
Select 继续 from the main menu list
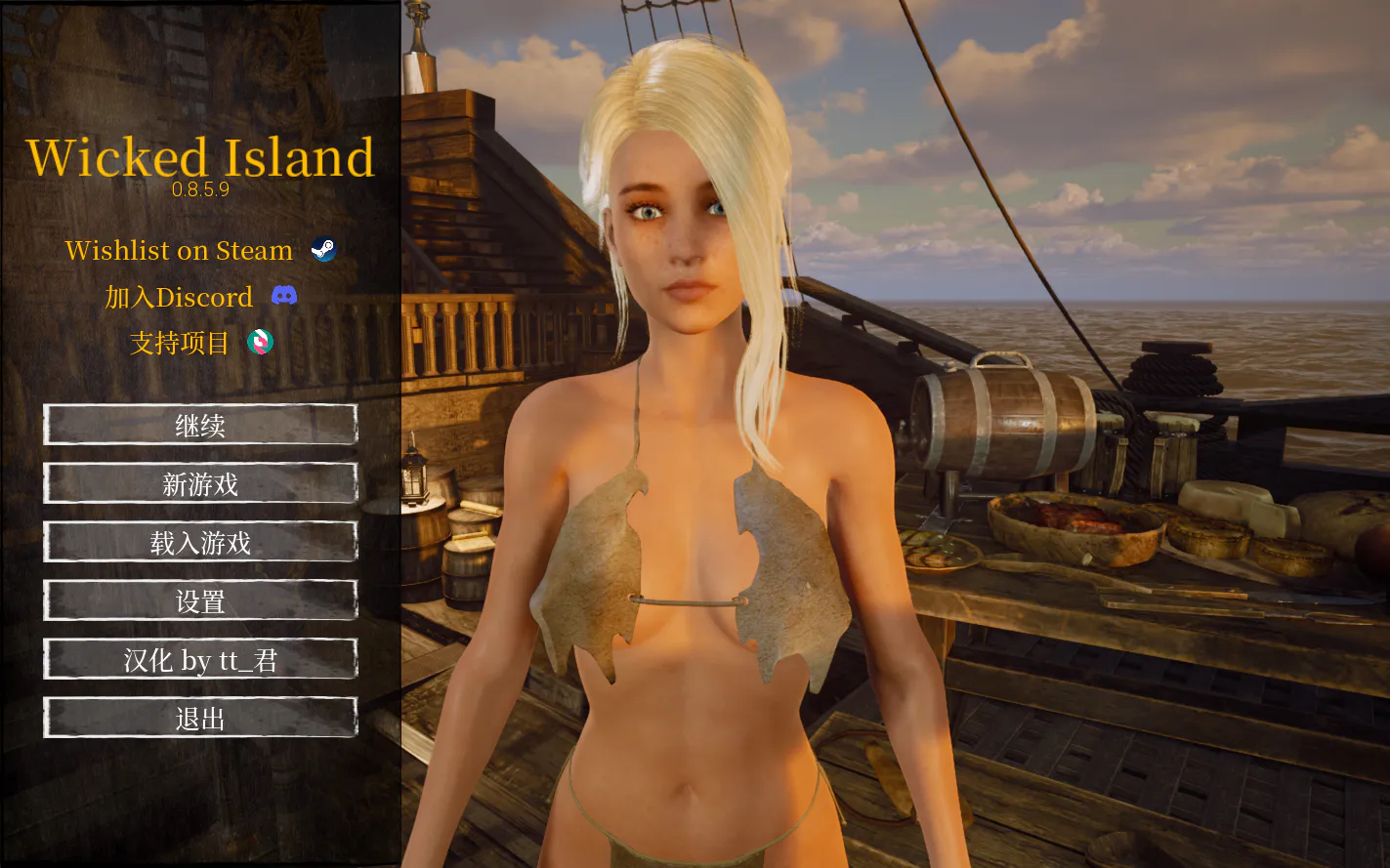[x=200, y=426]
